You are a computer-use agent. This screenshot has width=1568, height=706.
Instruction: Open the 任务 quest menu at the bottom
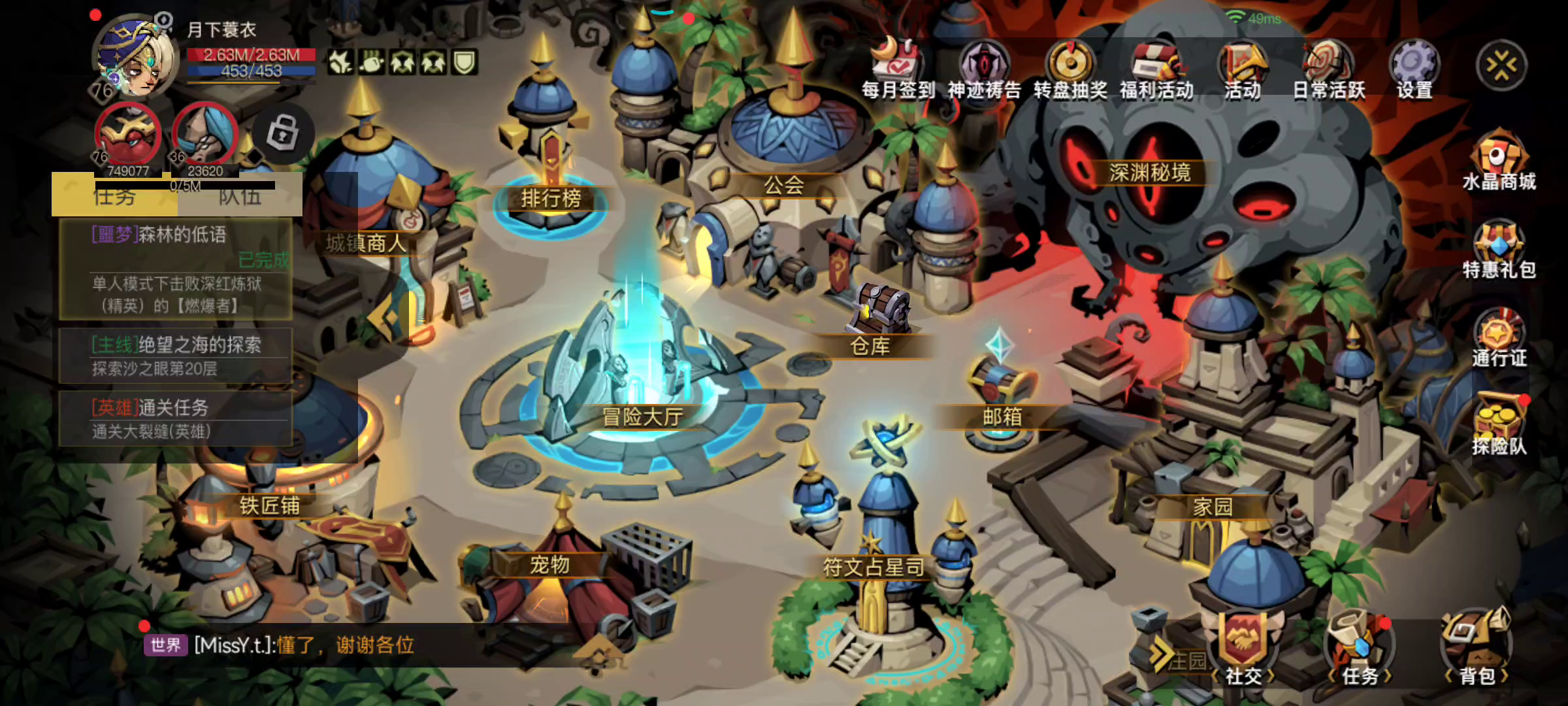tap(1360, 649)
